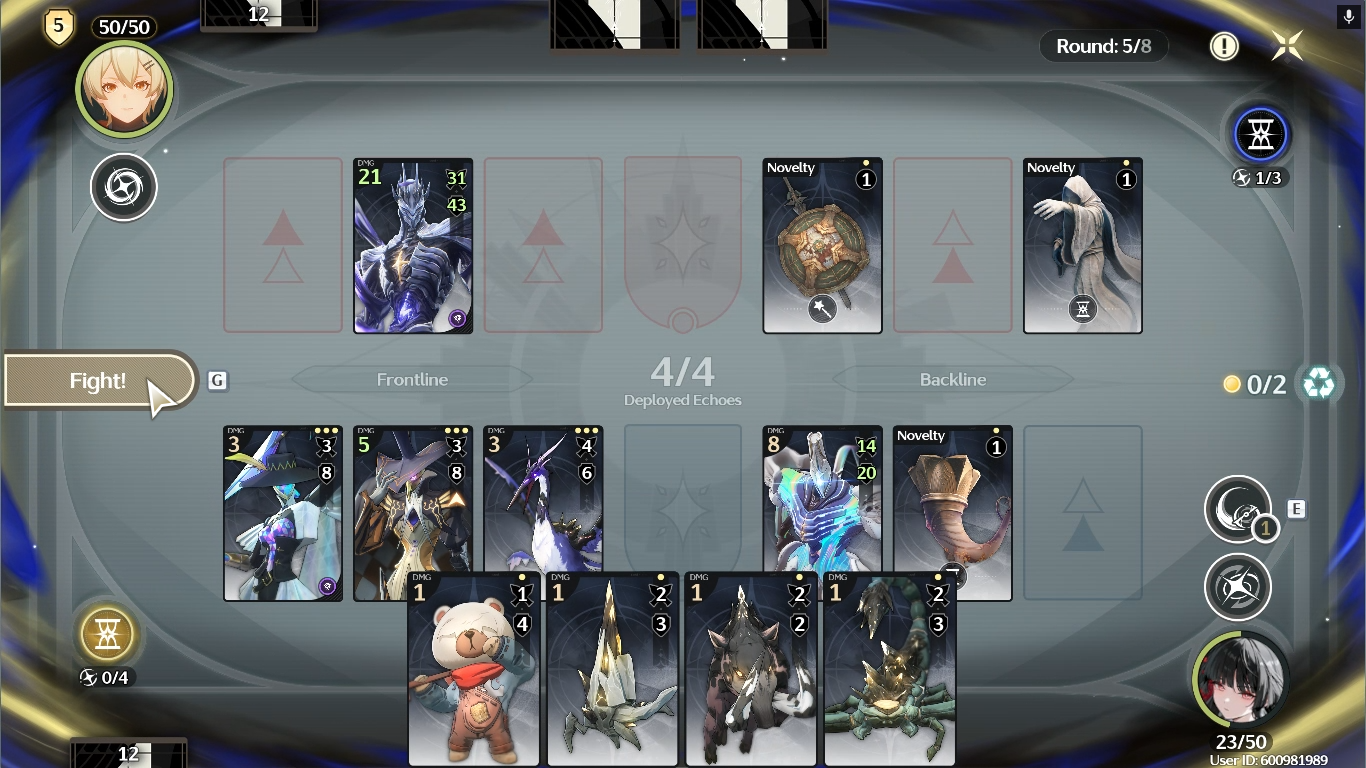Start the battle with the Fight! button

[x=98, y=381]
